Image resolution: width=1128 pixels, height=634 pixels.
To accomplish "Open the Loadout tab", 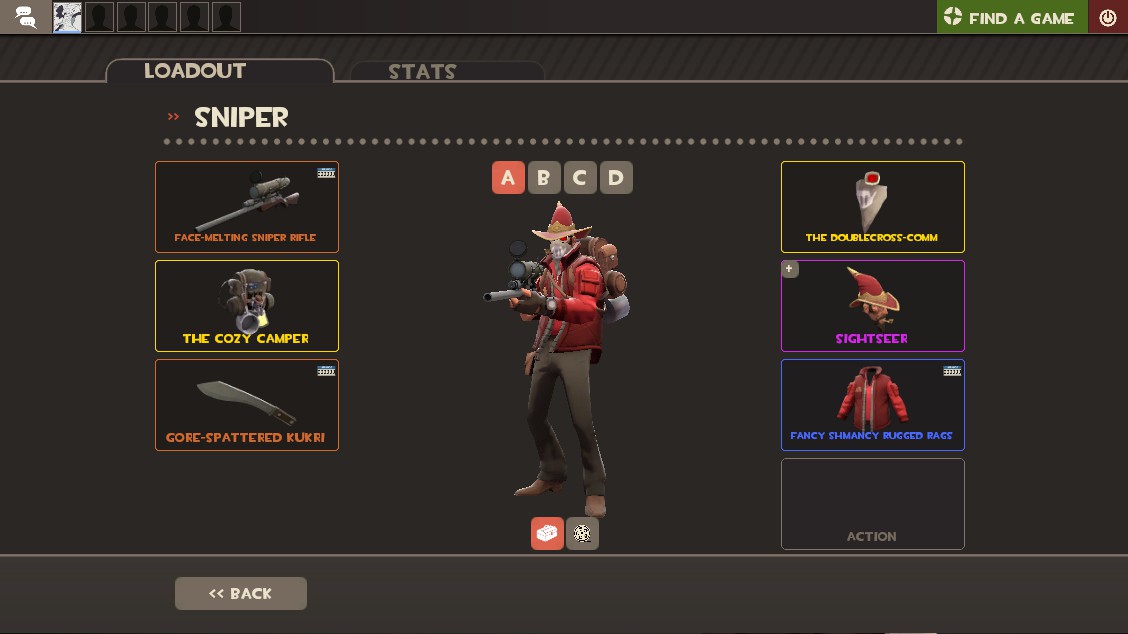I will pos(219,70).
